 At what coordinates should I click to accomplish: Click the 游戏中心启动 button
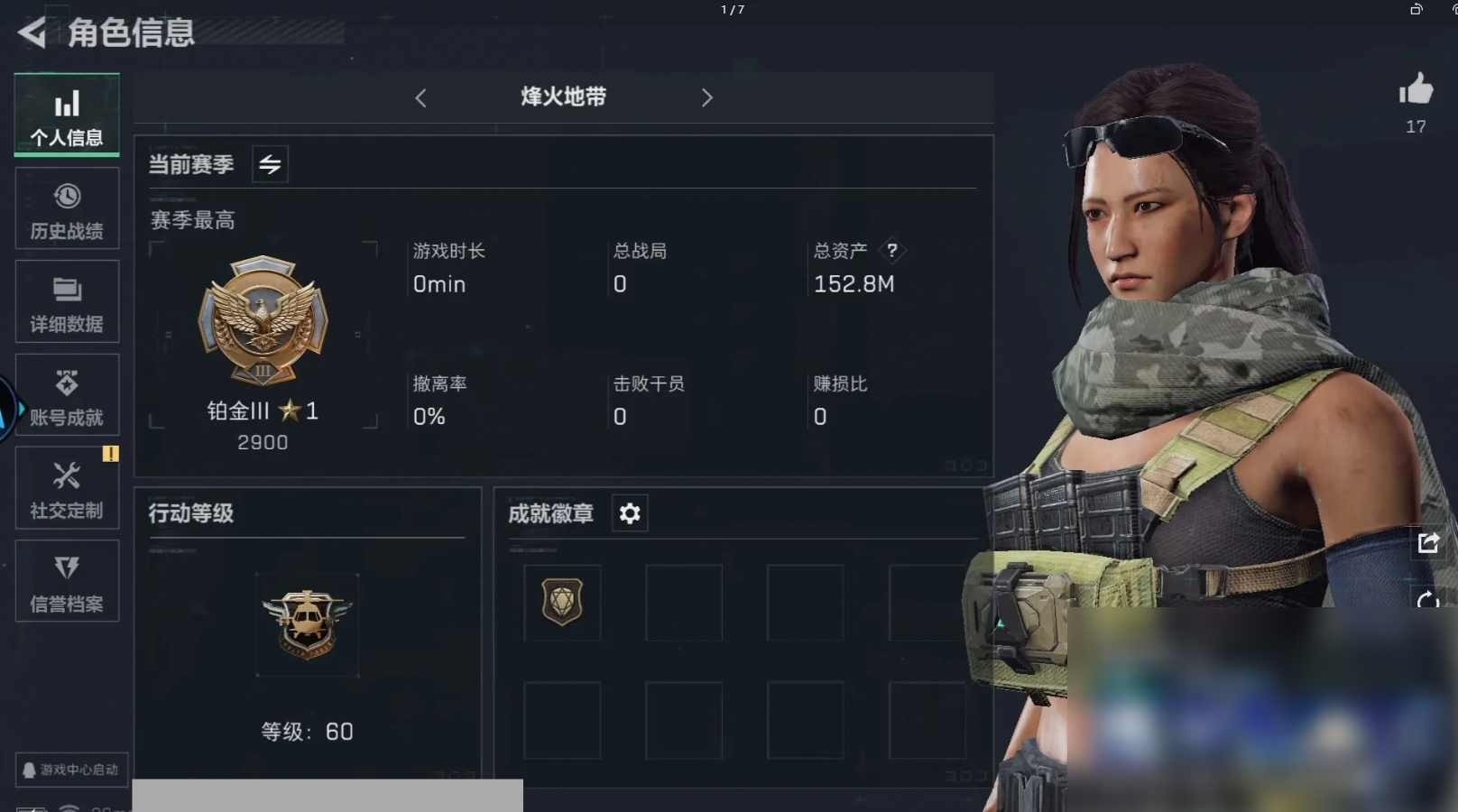[71, 770]
